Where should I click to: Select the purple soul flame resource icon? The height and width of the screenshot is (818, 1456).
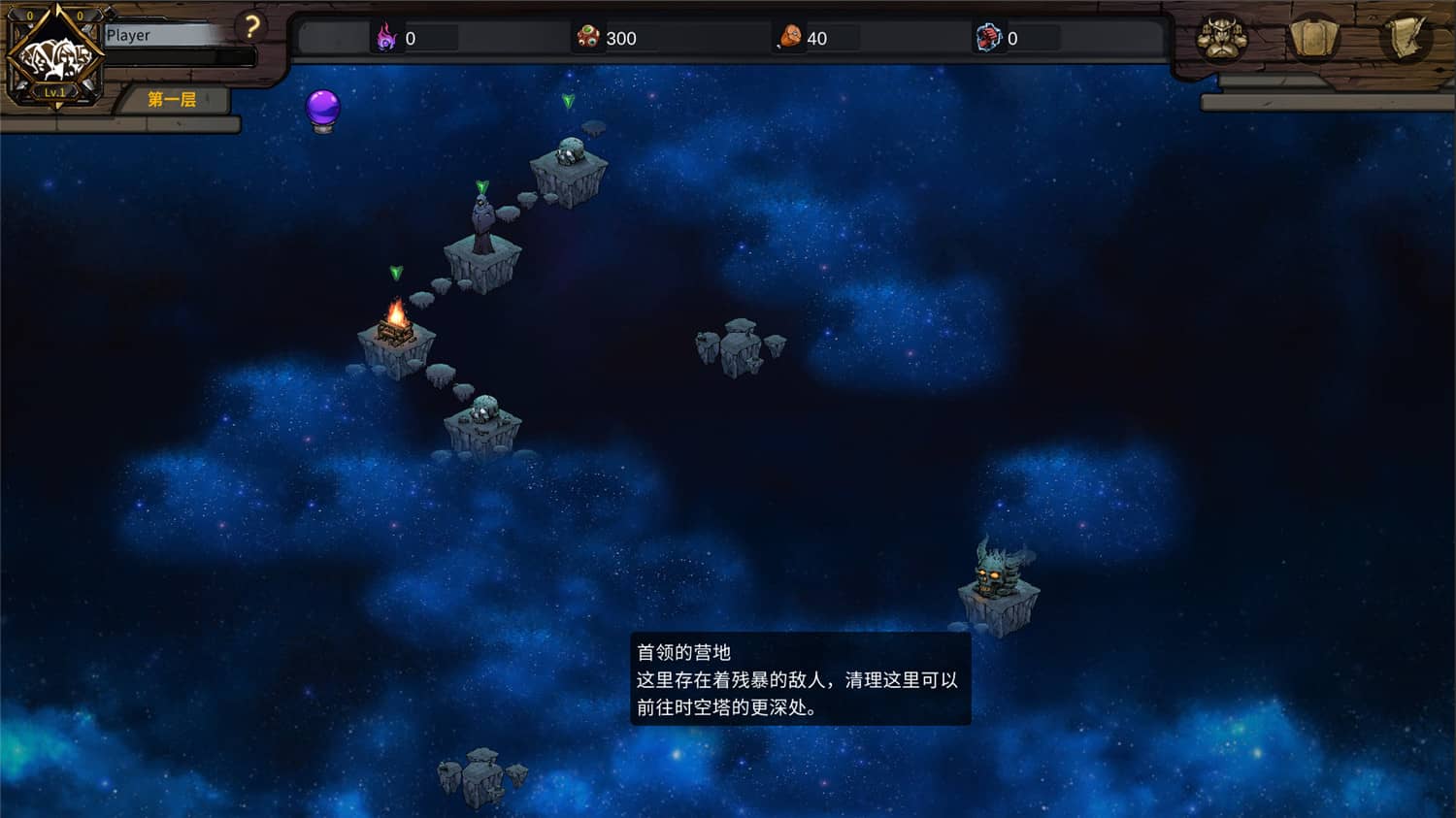[x=387, y=39]
